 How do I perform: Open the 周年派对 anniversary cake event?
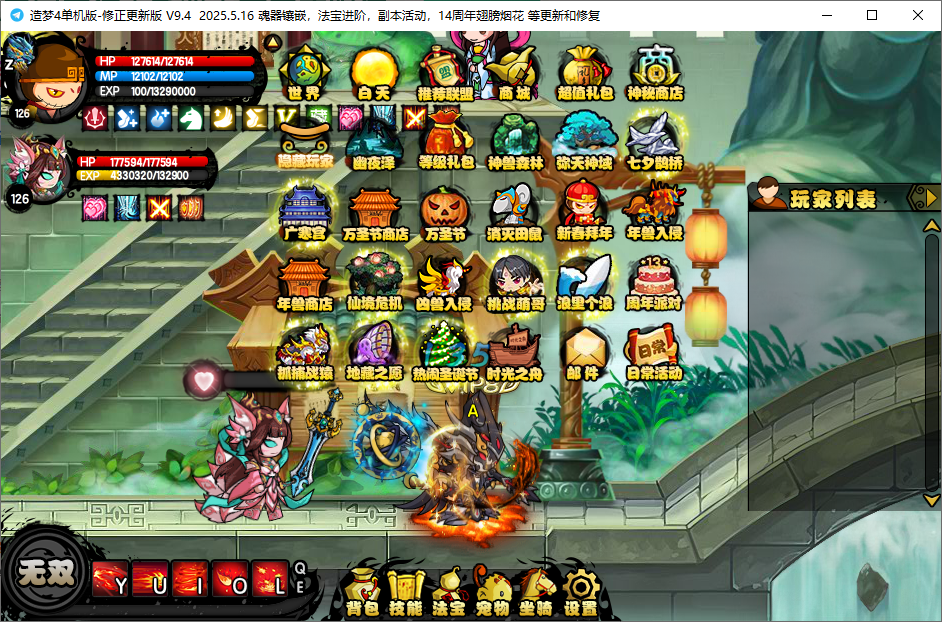click(655, 282)
